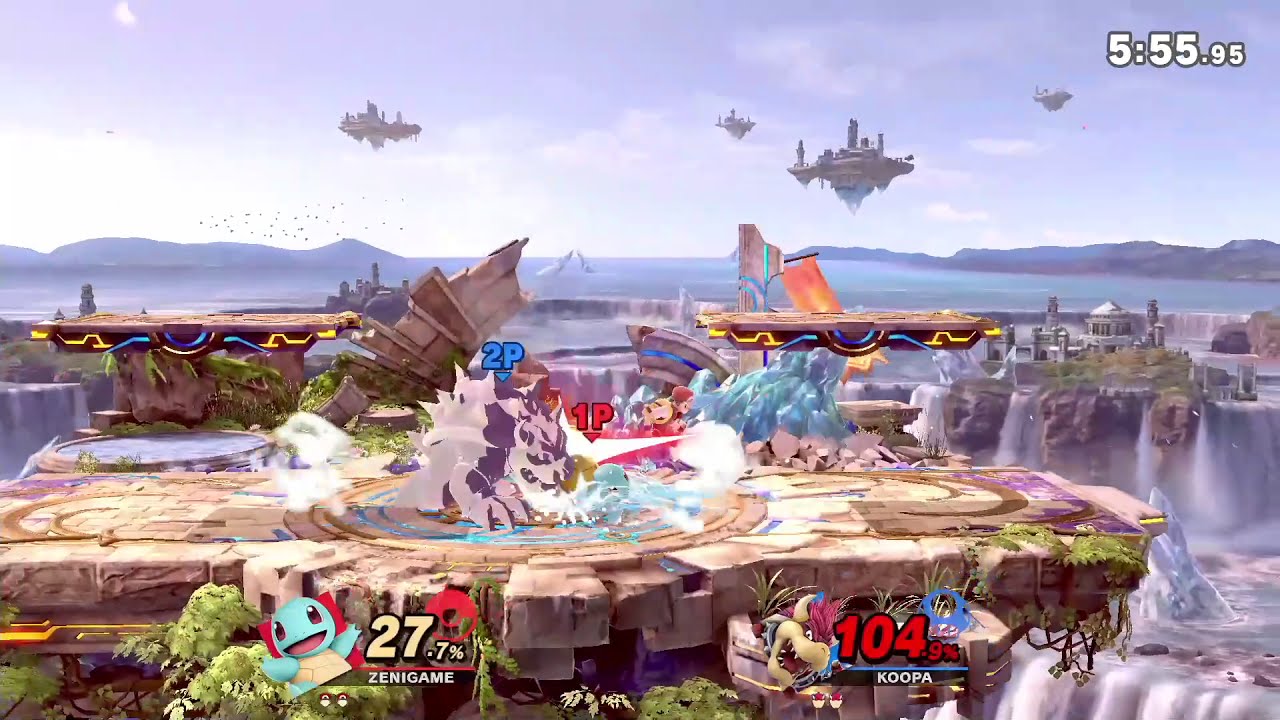Select the ZENIGAME name tag
This screenshot has height=720, width=1280.
(x=411, y=676)
